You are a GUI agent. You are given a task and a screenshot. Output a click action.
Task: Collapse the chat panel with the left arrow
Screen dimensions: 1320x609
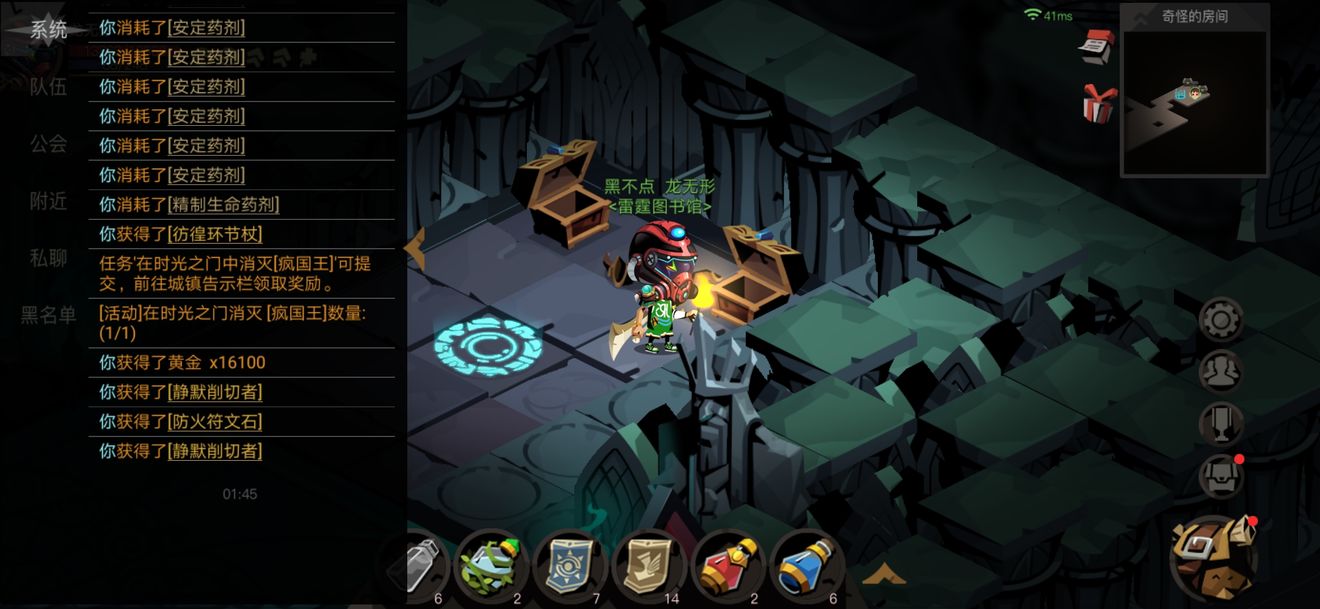414,245
